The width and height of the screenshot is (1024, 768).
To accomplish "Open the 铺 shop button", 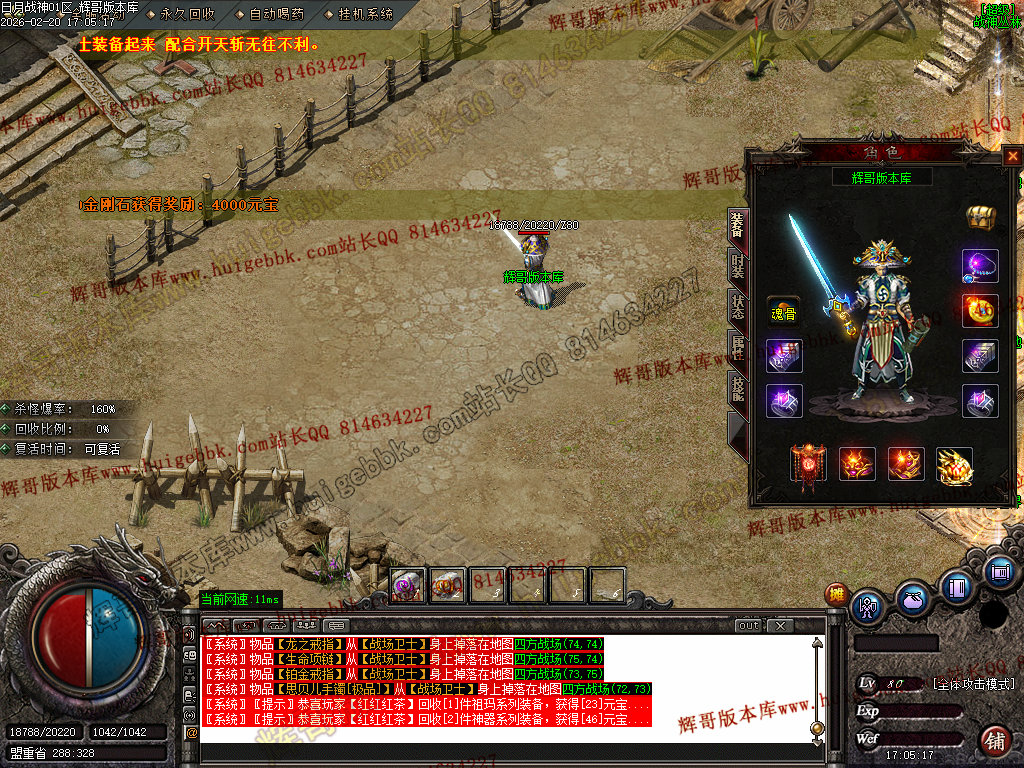I will 994,741.
